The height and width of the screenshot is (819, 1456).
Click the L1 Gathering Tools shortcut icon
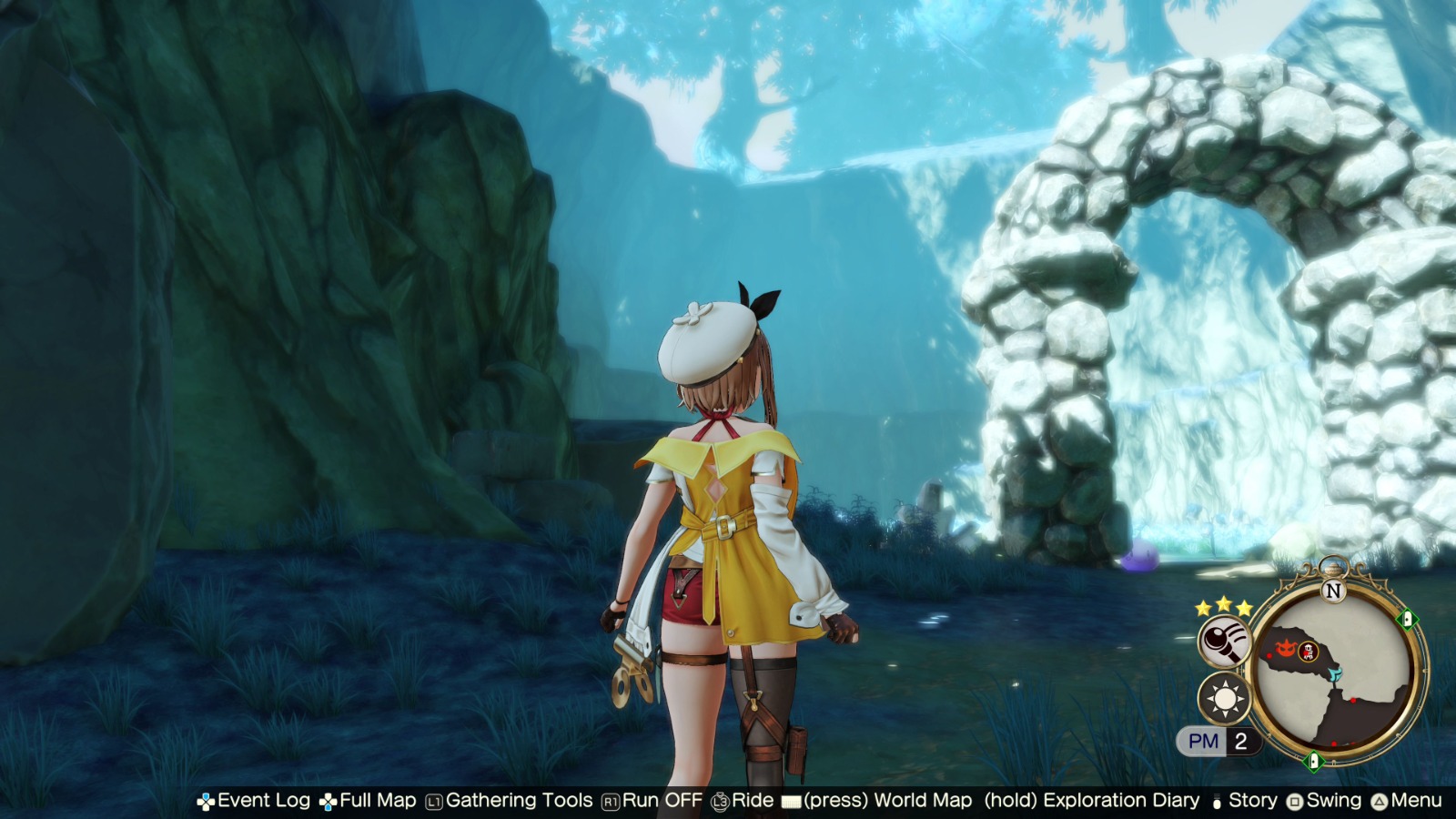tap(433, 801)
